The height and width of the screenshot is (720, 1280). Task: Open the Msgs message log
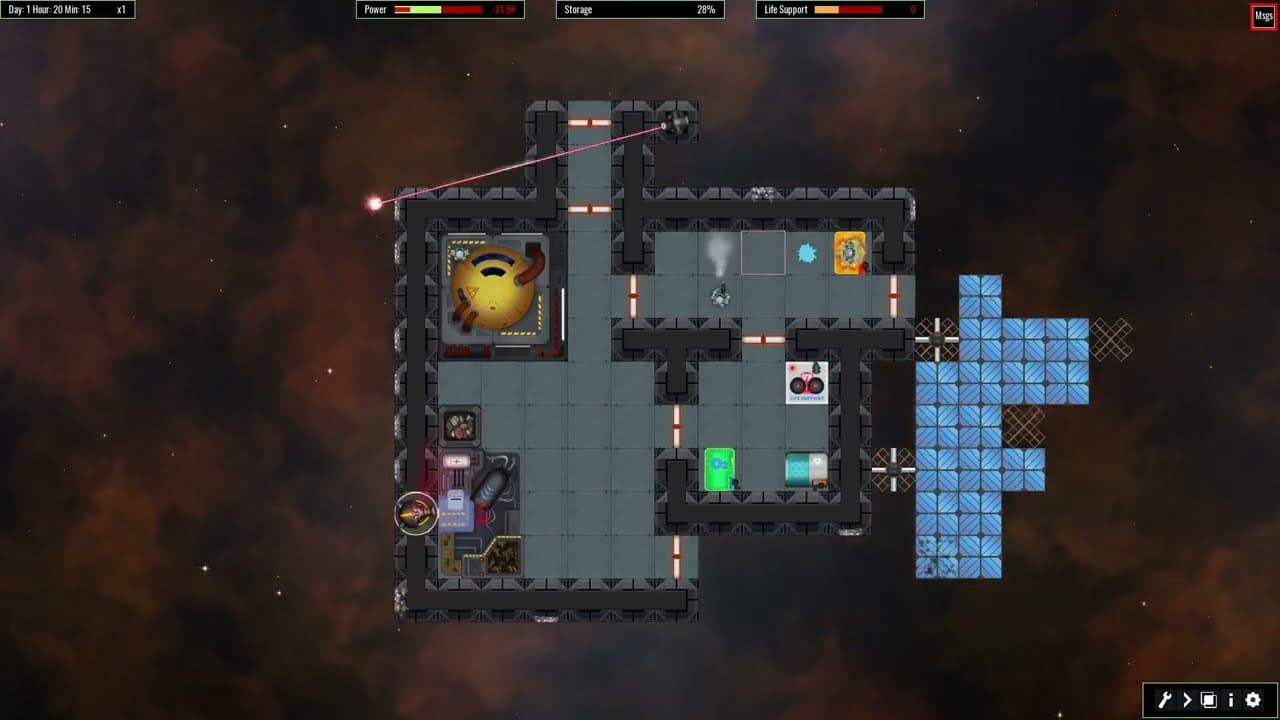pyautogui.click(x=1263, y=15)
